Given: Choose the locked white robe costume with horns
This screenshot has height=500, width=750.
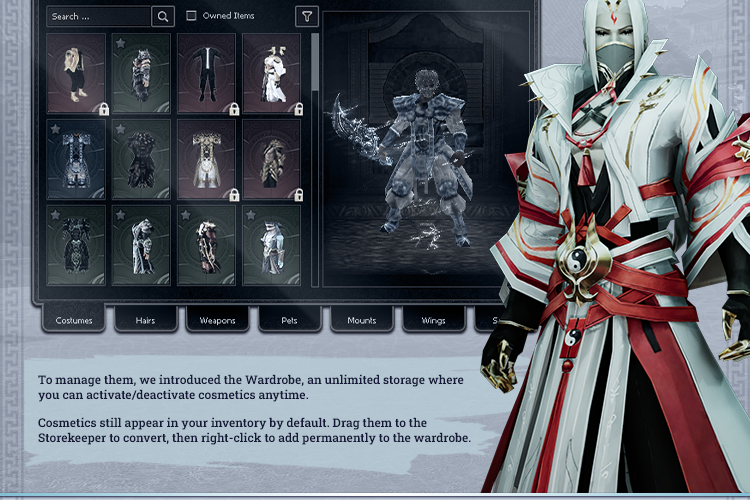Looking at the screenshot, I should pyautogui.click(x=271, y=73).
